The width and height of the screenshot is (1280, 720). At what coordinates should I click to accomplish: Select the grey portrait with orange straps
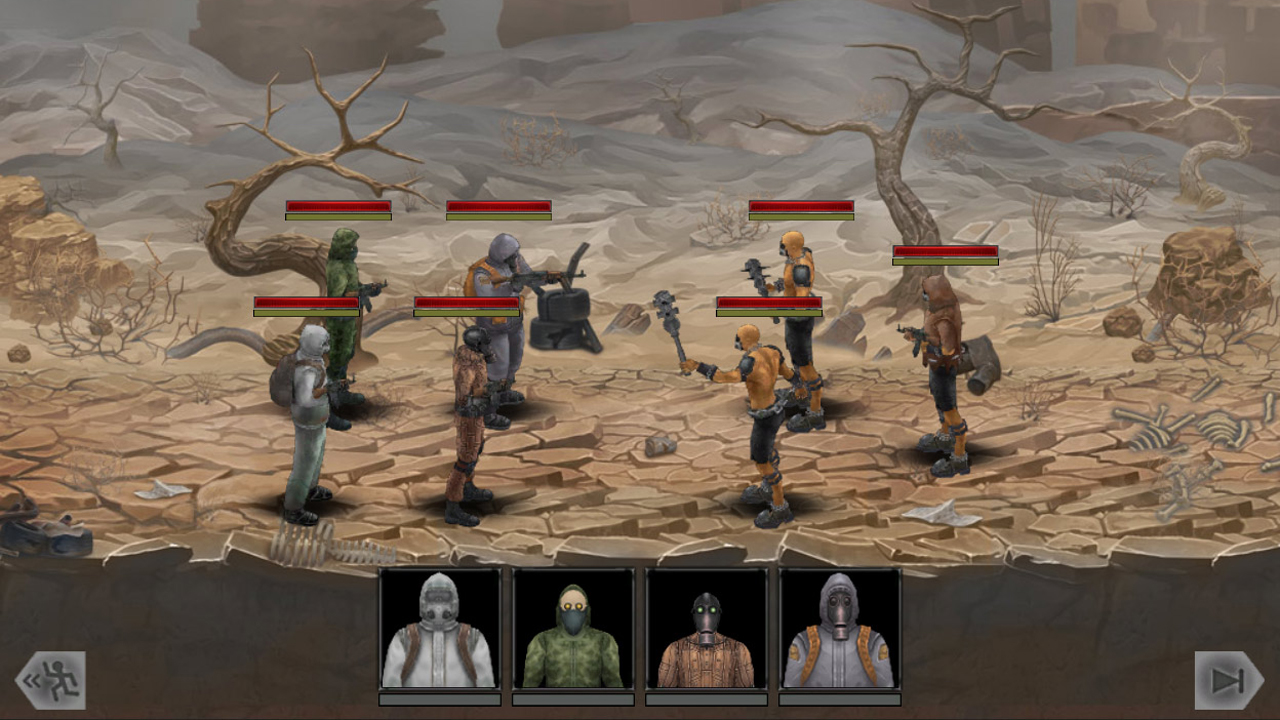(x=838, y=630)
